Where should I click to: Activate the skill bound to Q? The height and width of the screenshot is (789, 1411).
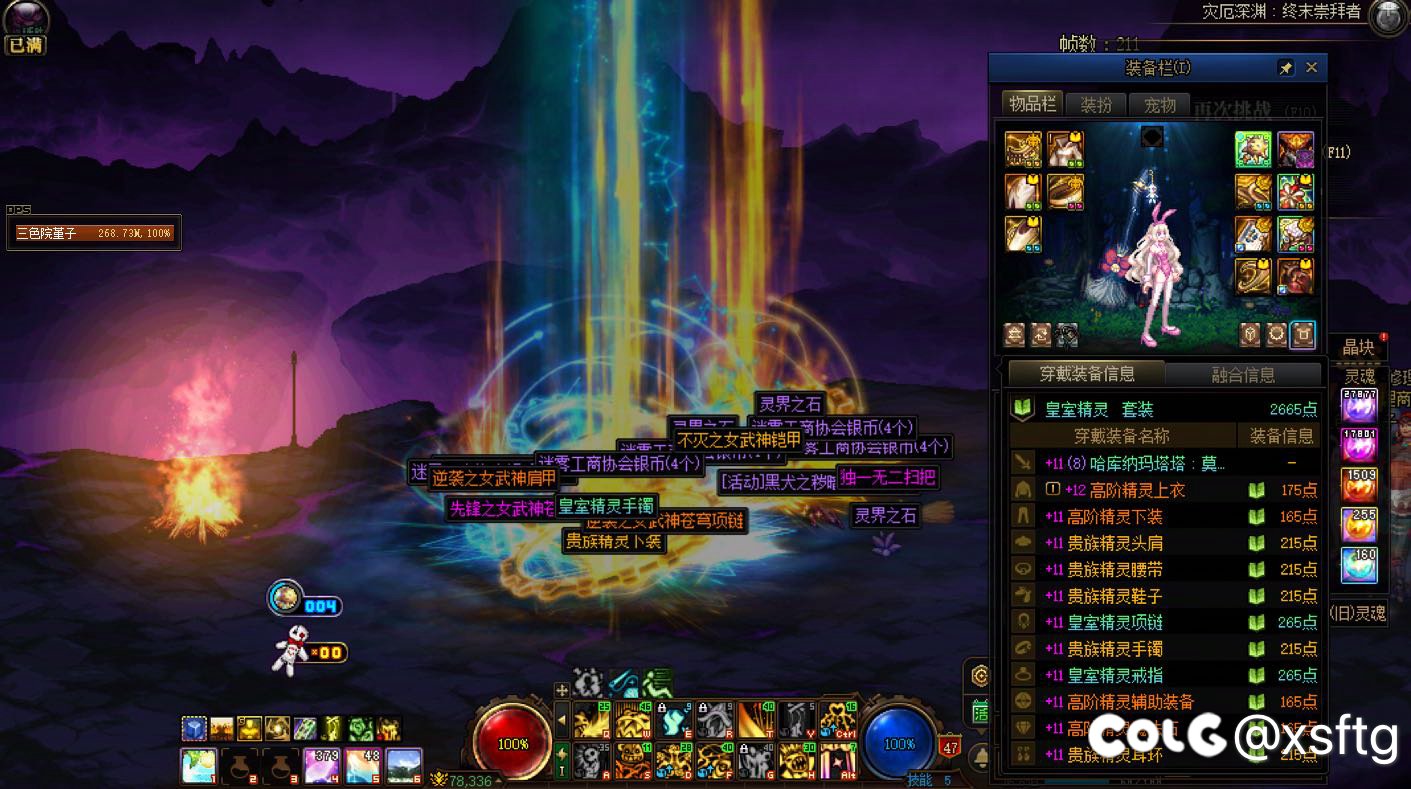coord(592,720)
